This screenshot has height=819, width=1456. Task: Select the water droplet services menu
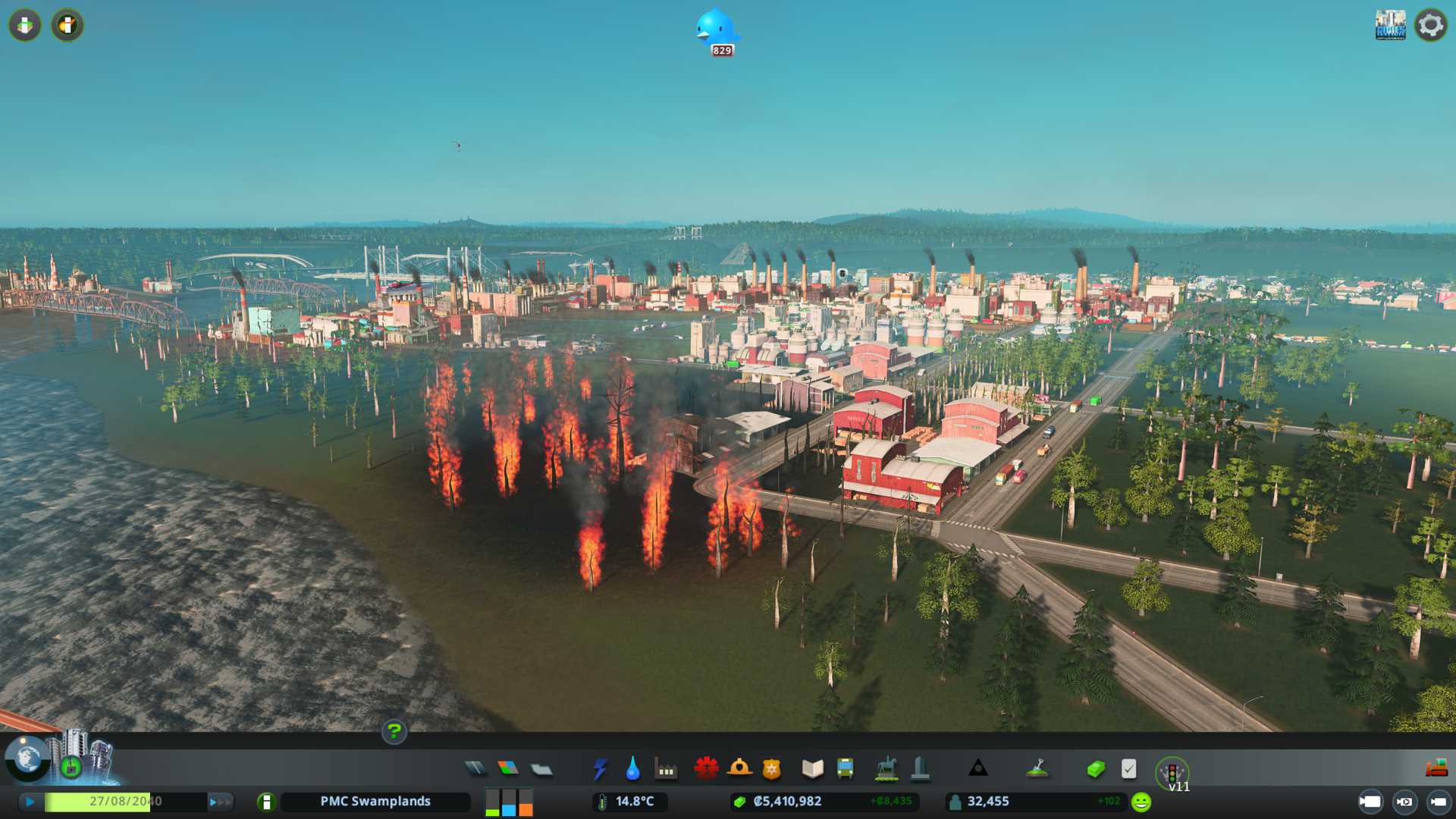[x=632, y=769]
